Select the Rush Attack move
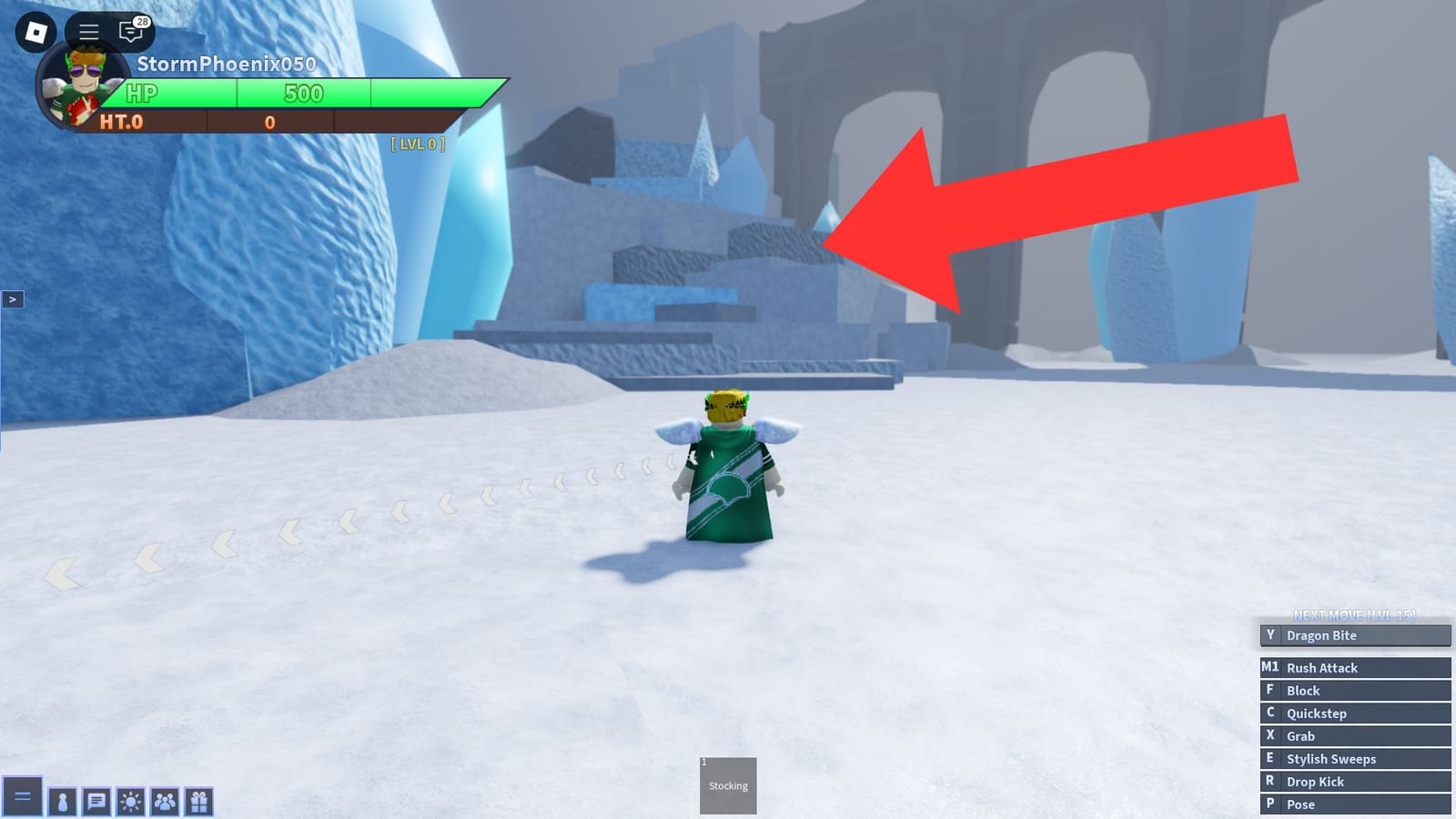 click(x=1354, y=667)
